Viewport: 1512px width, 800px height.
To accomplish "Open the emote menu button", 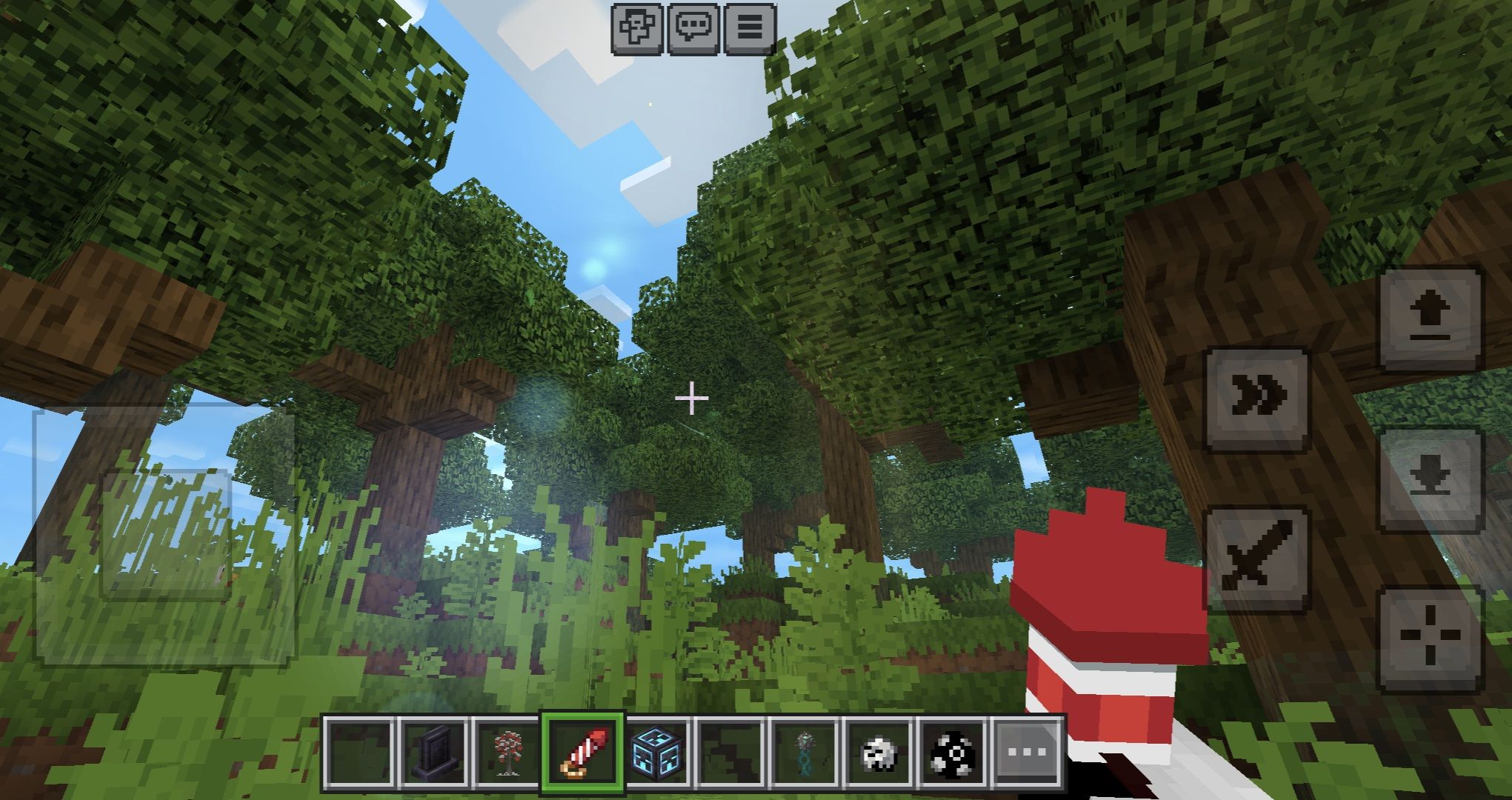I will 636,28.
